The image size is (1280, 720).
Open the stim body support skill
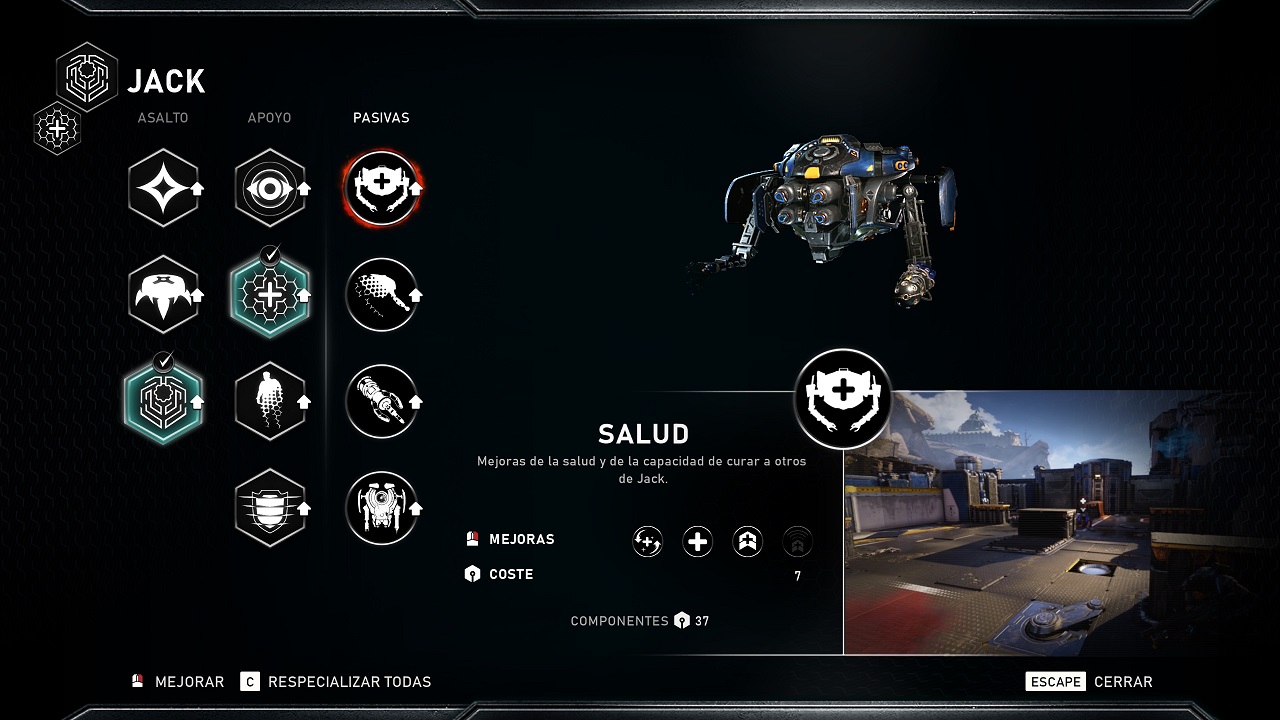point(271,401)
